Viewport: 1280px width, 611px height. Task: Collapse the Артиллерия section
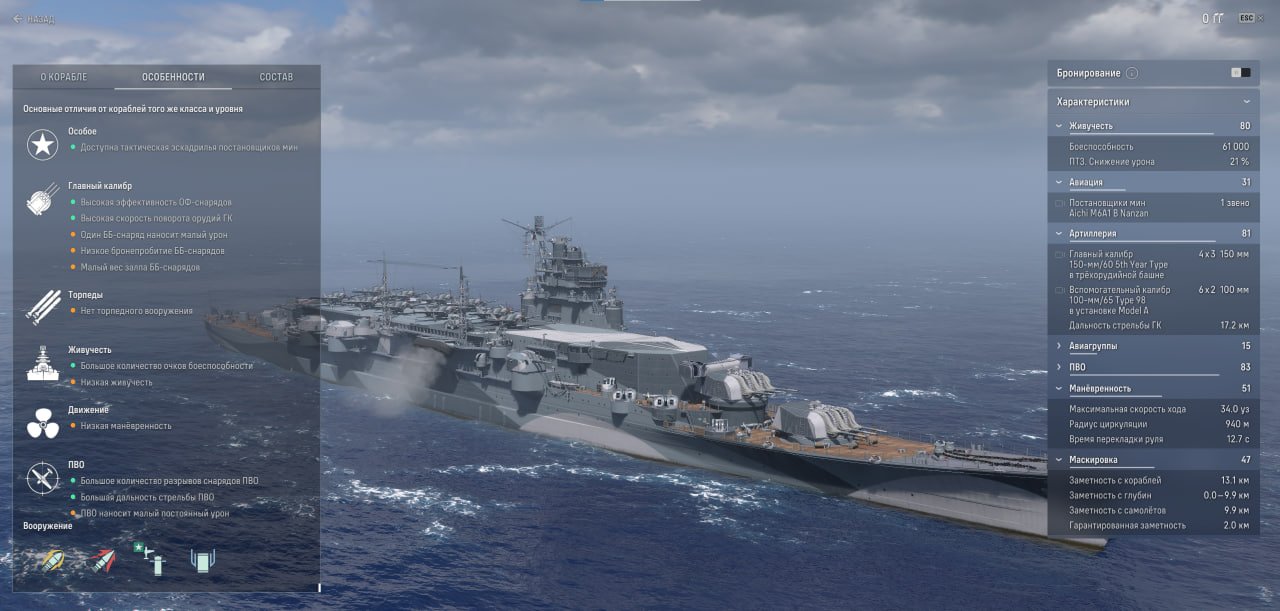pos(1060,233)
